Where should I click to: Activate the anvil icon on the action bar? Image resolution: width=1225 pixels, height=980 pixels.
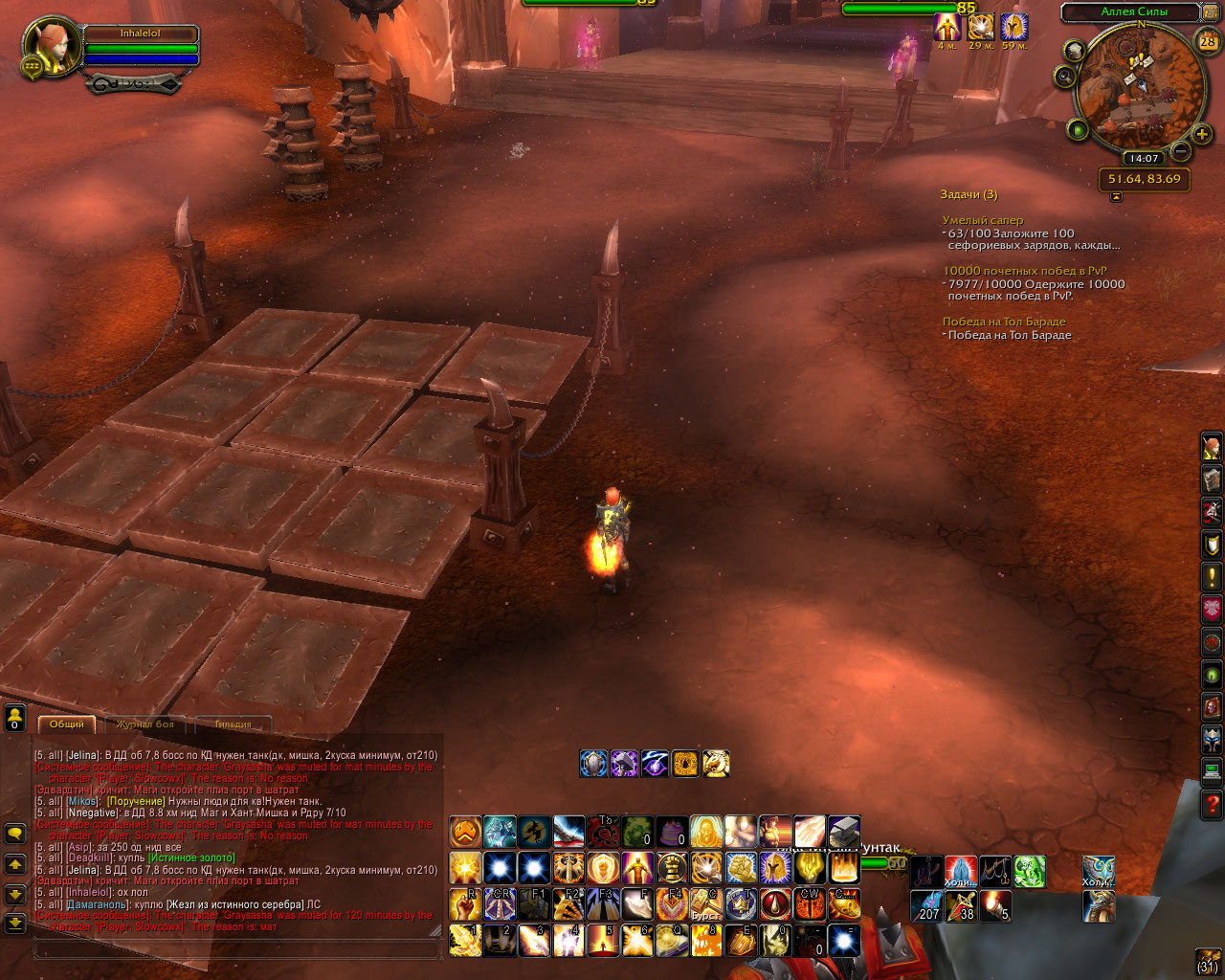(844, 833)
